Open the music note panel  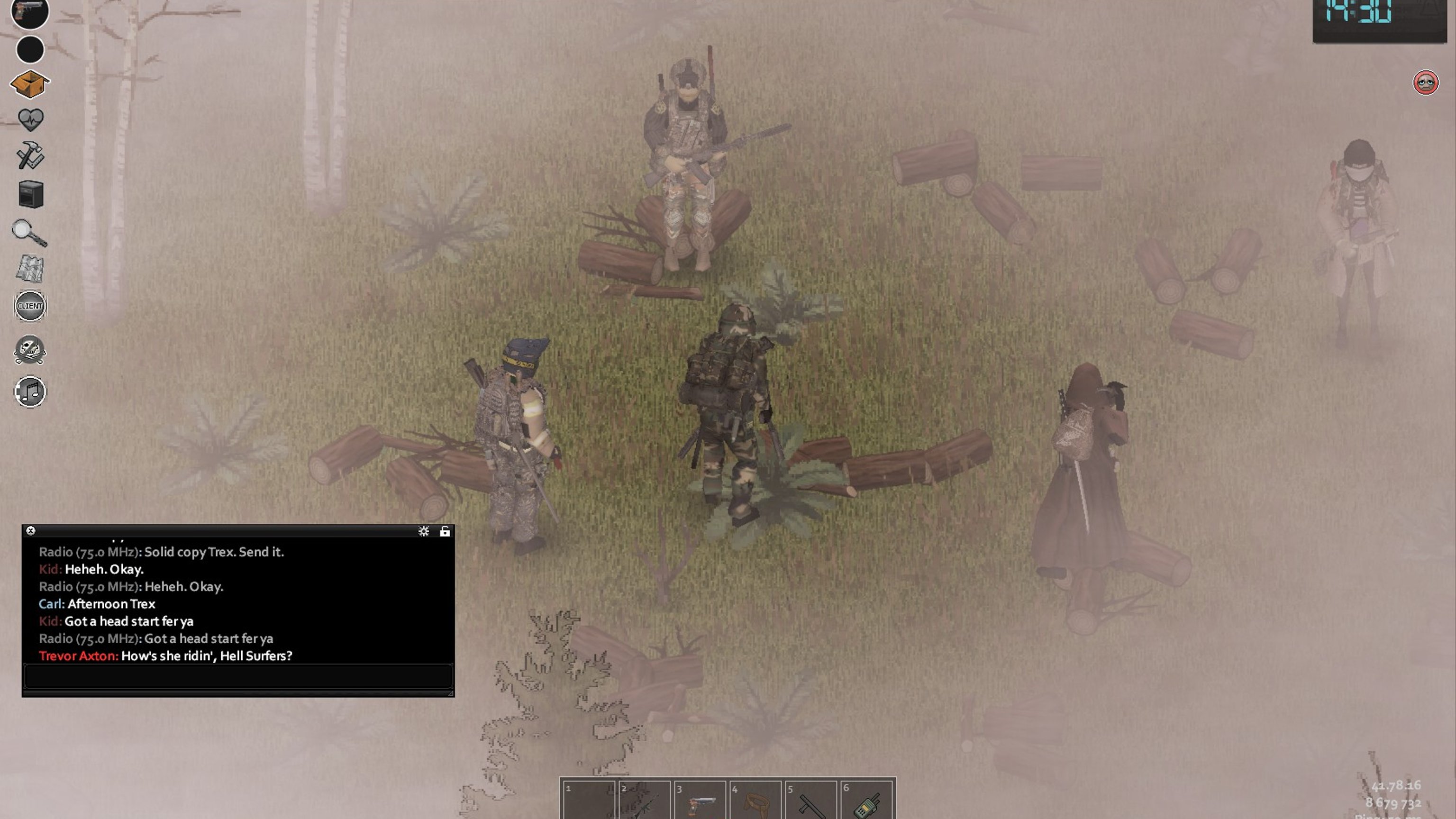point(30,391)
